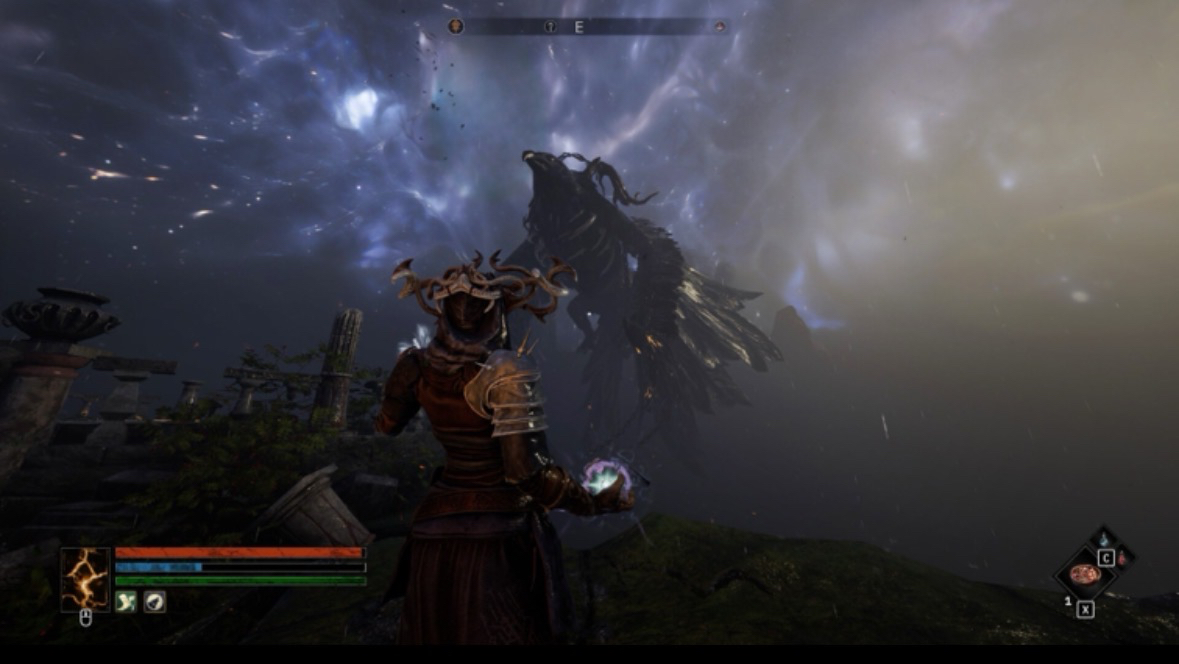1179x664 pixels.
Task: Click the green wing buff icon
Action: [126, 602]
